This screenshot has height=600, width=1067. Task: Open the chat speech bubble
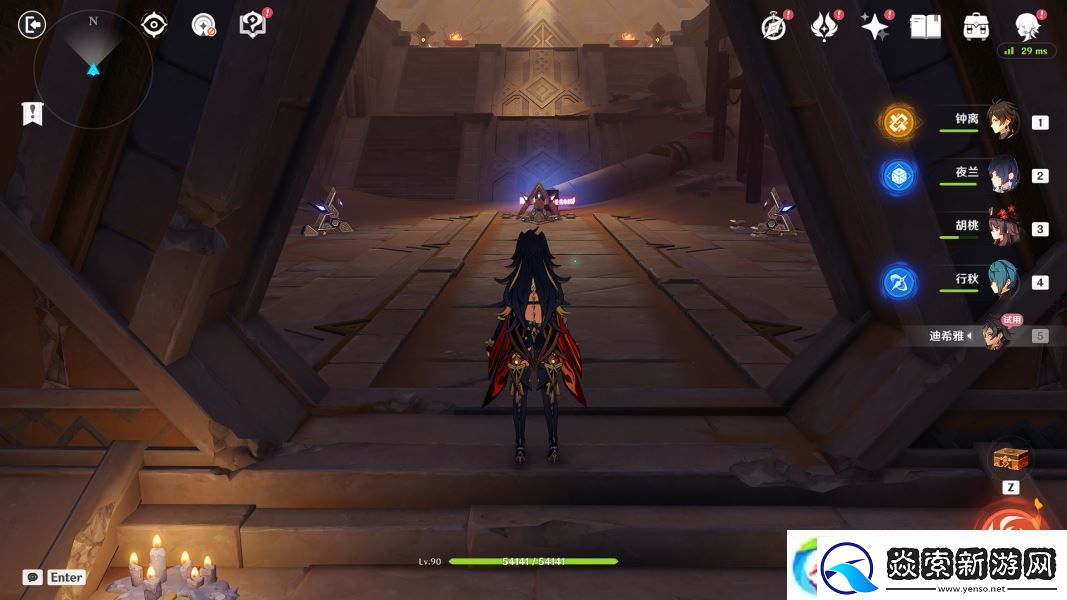(x=32, y=577)
